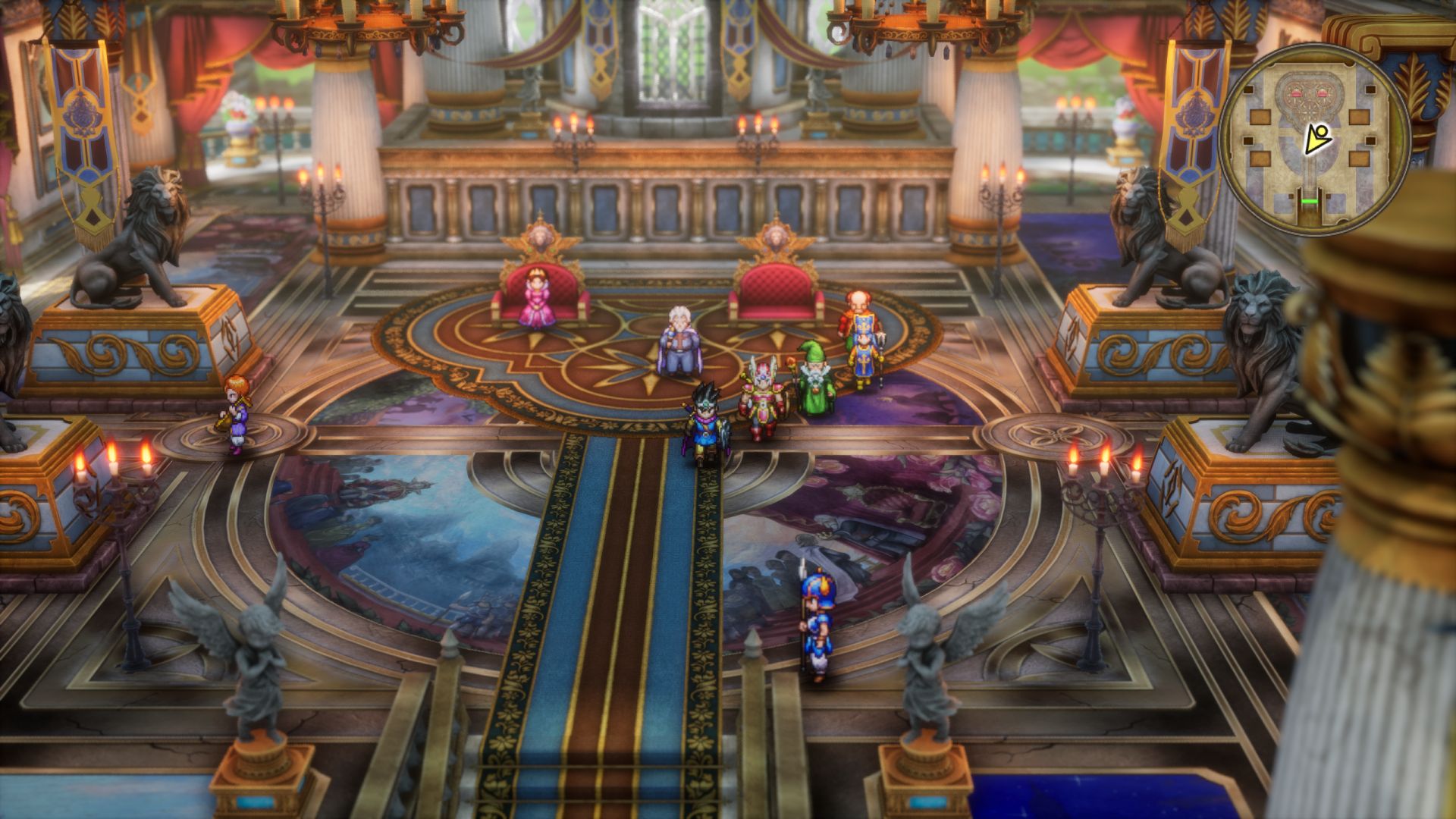Open the circular throne room minimap
The height and width of the screenshot is (819, 1456).
coord(1314,140)
